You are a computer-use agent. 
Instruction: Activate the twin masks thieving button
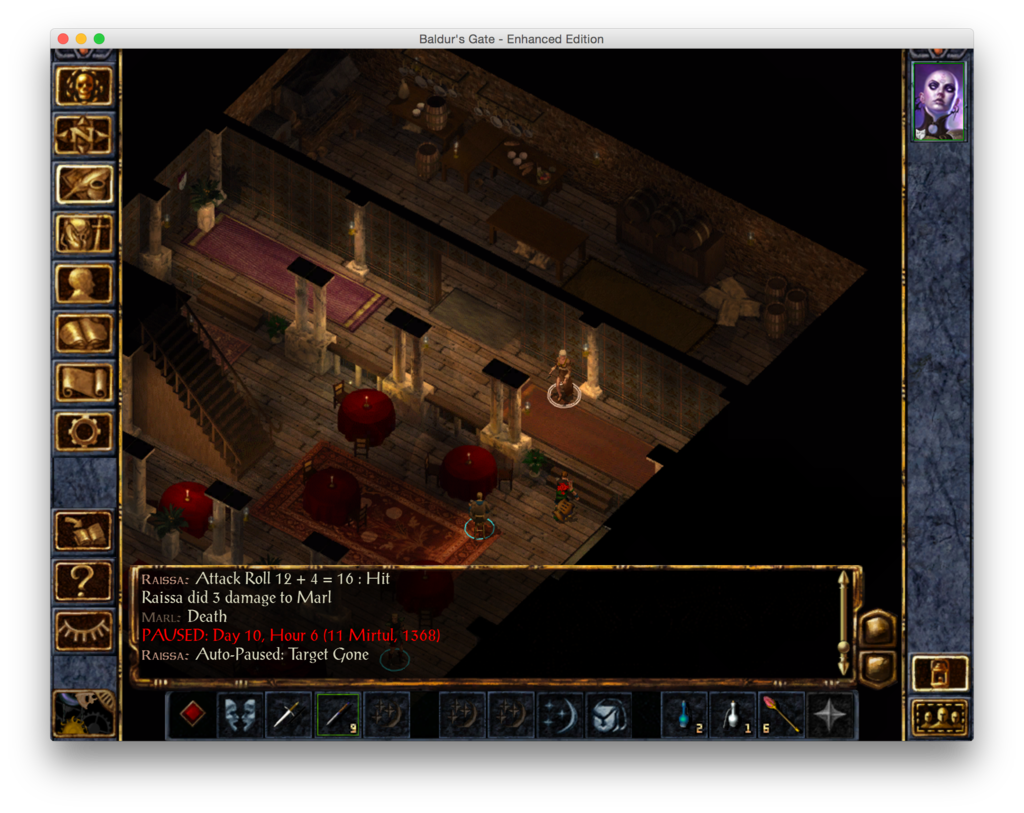(x=240, y=715)
